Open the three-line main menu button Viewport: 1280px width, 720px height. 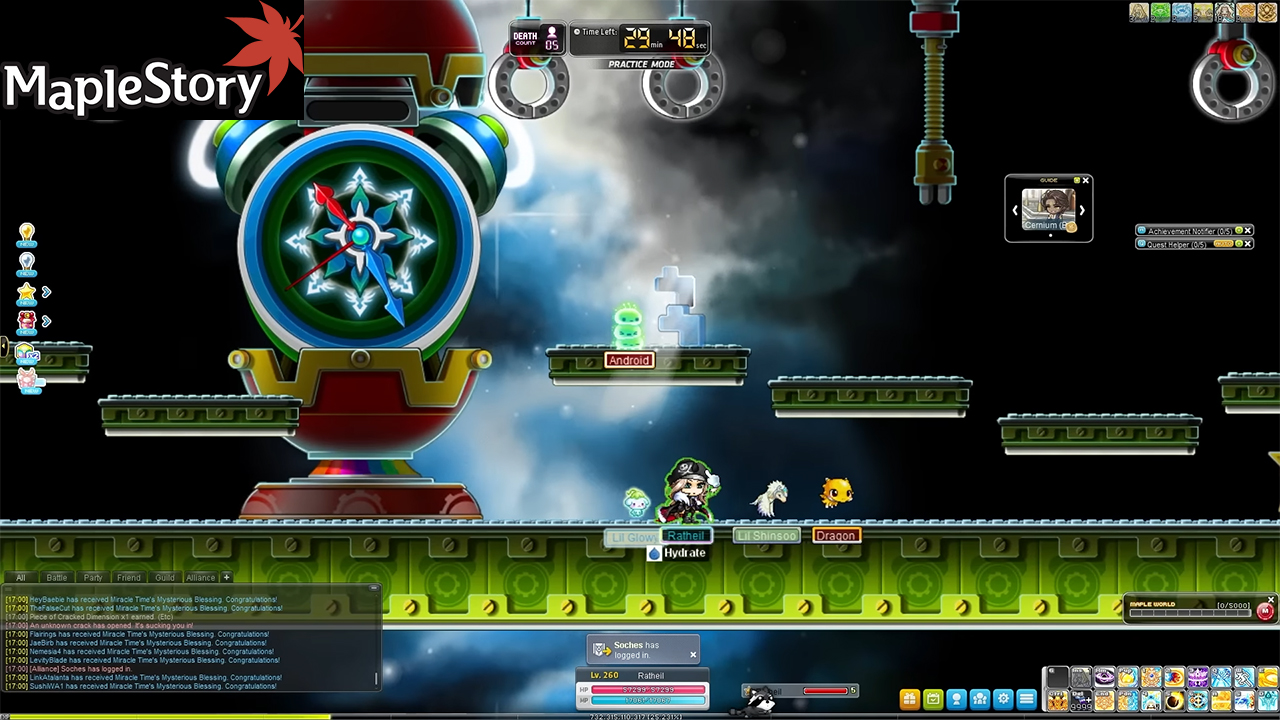(x=1026, y=699)
